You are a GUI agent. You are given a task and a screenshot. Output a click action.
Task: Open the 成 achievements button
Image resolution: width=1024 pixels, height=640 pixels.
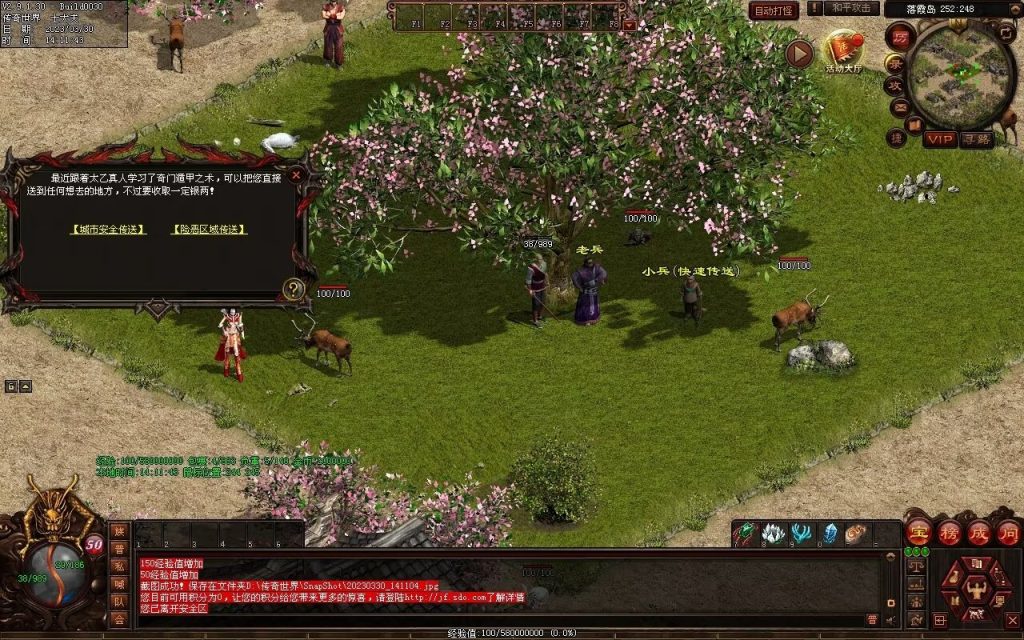(978, 531)
